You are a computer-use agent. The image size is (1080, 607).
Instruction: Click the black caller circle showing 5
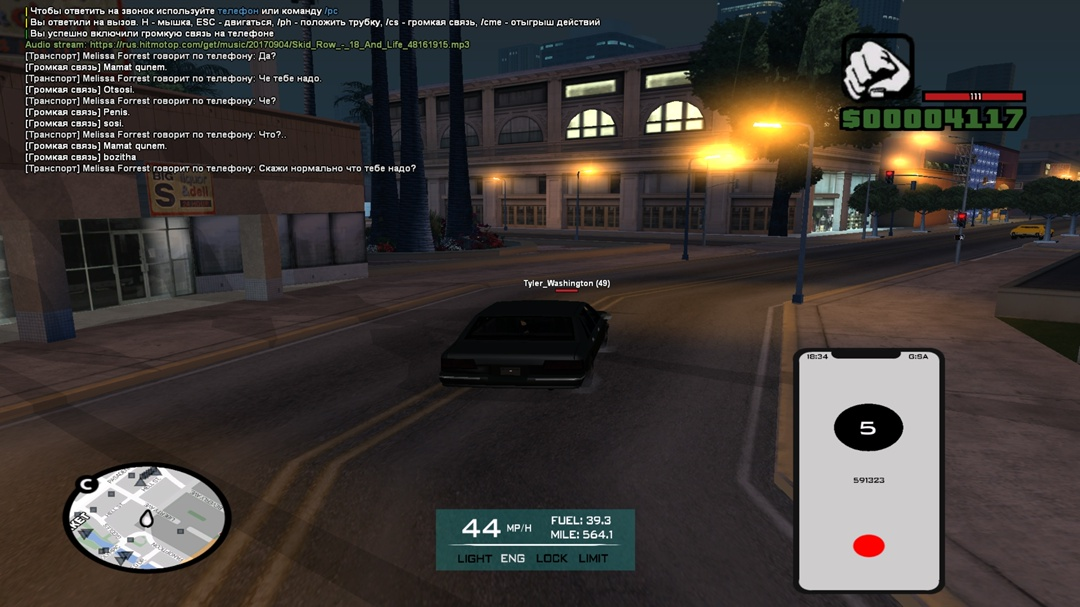point(868,428)
